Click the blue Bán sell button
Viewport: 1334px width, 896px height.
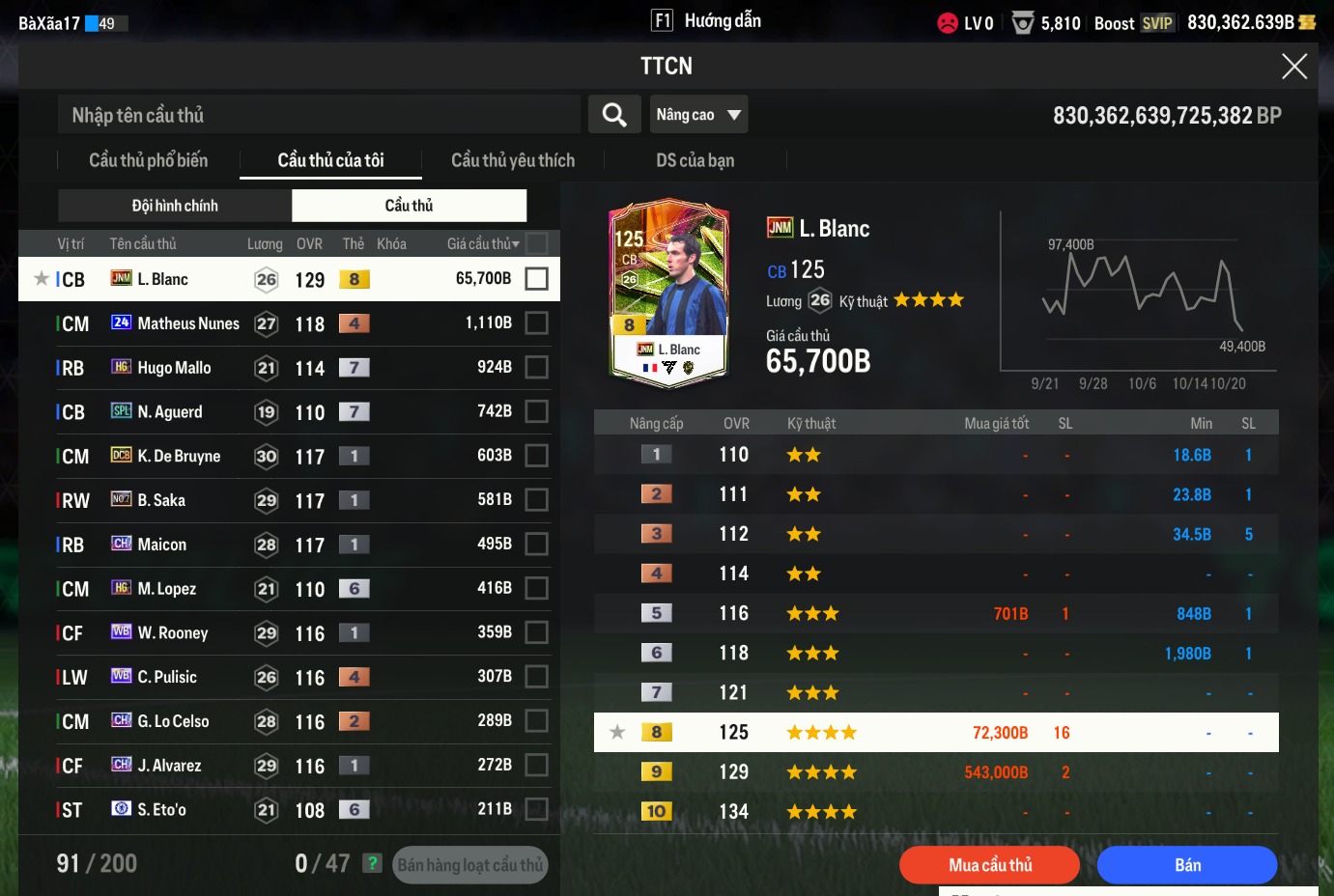(1187, 865)
